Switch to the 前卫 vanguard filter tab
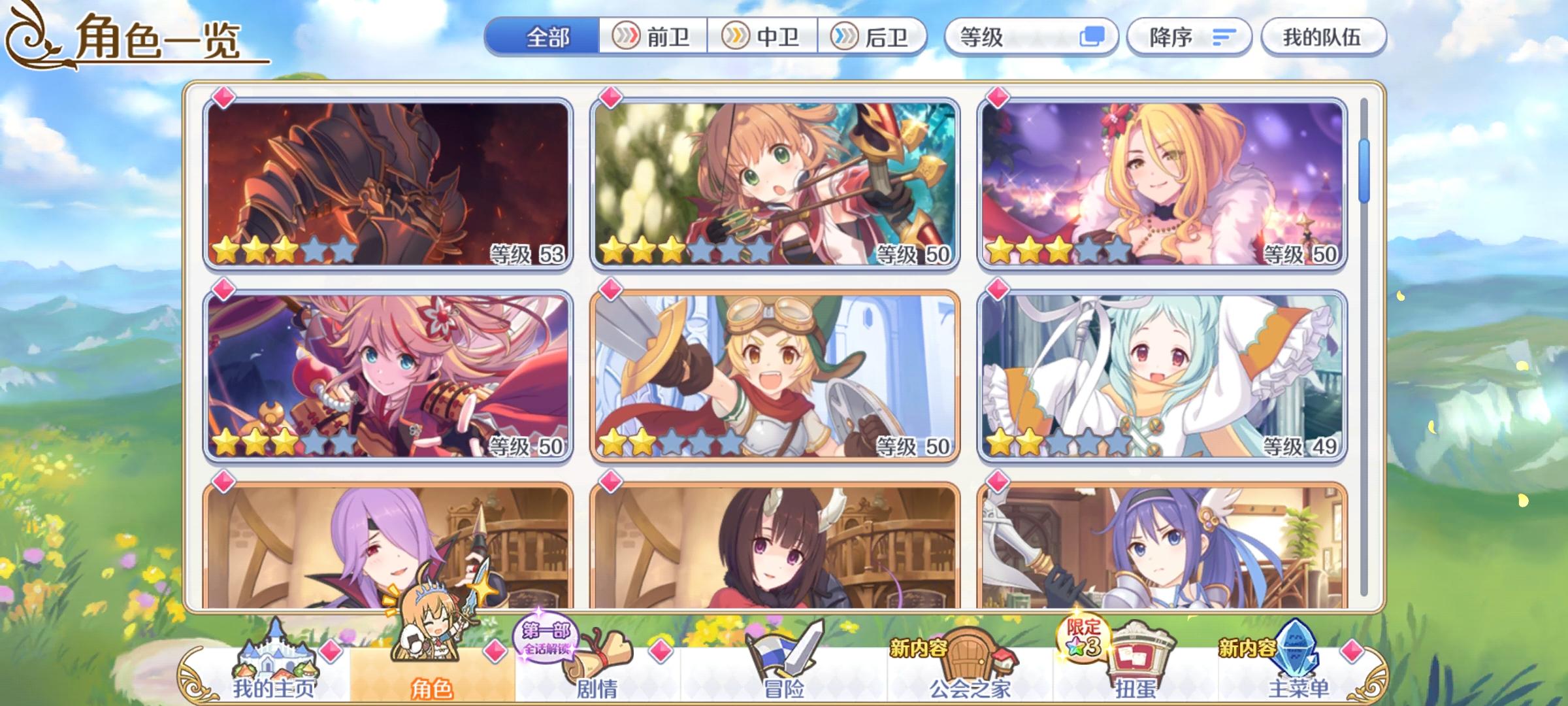Viewport: 1568px width, 706px height. (x=653, y=37)
